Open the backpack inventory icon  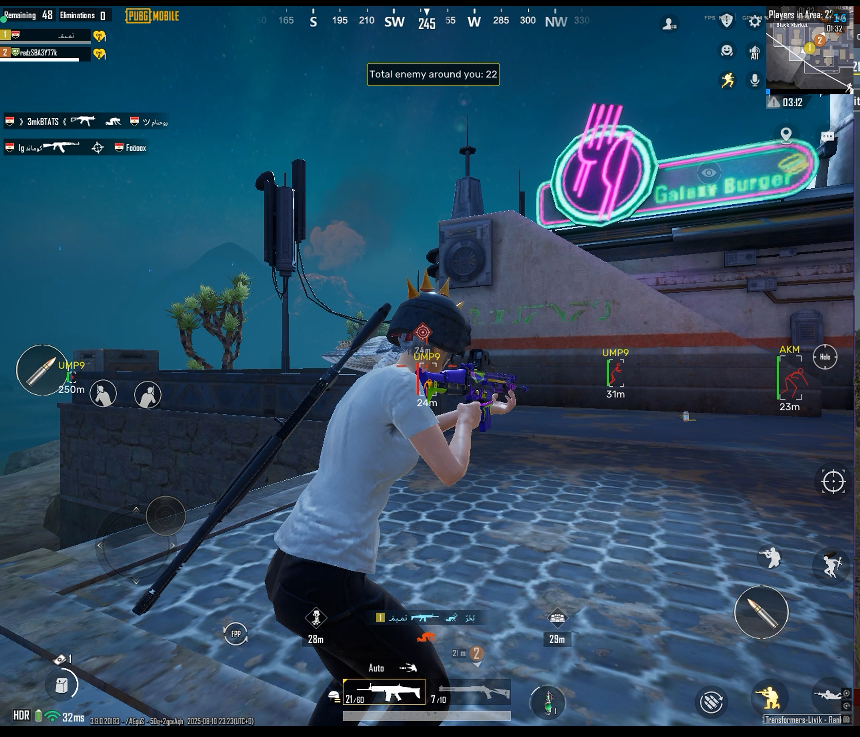tap(62, 685)
